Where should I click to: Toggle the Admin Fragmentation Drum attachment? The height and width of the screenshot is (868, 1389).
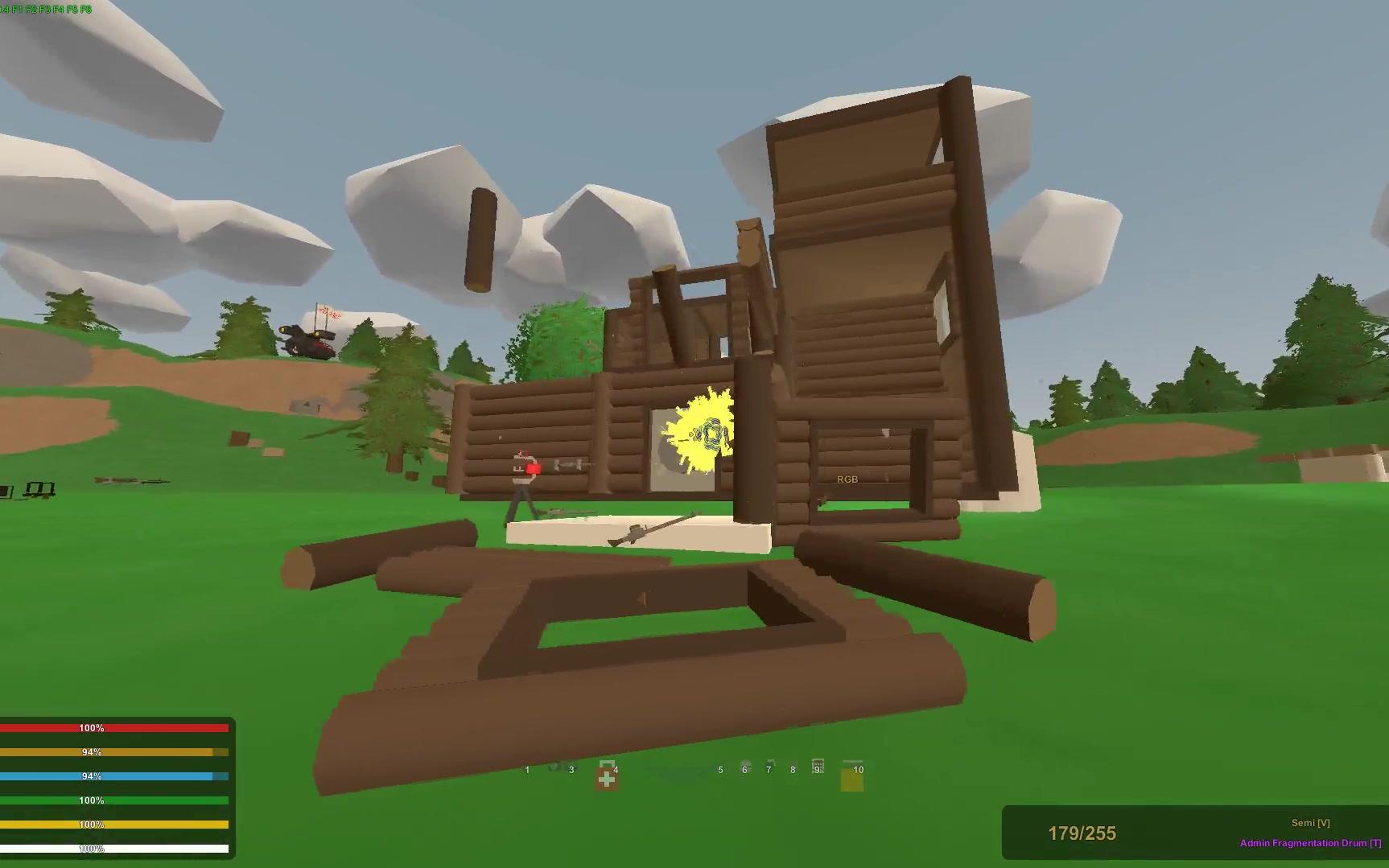tap(1308, 843)
